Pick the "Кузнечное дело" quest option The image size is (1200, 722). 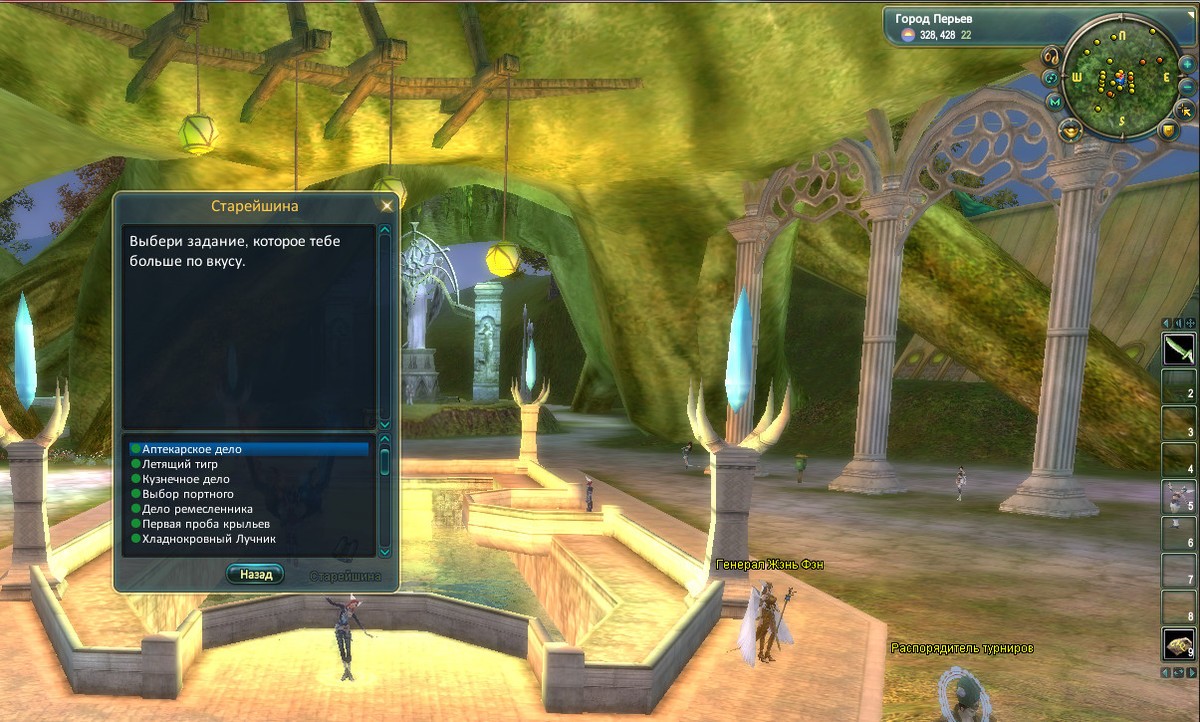tap(186, 480)
